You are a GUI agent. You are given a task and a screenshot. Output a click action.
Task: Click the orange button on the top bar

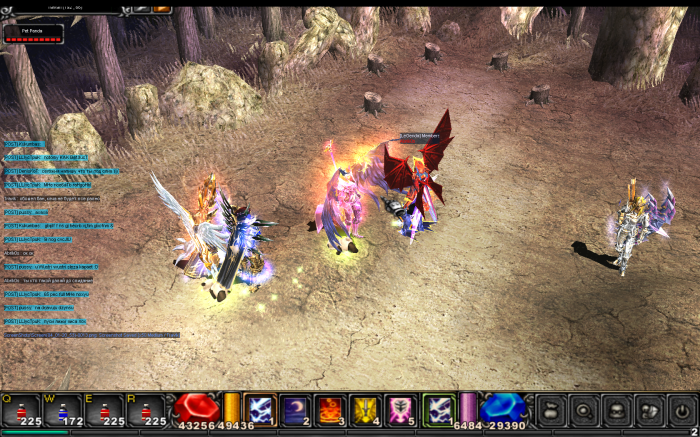[x=161, y=8]
